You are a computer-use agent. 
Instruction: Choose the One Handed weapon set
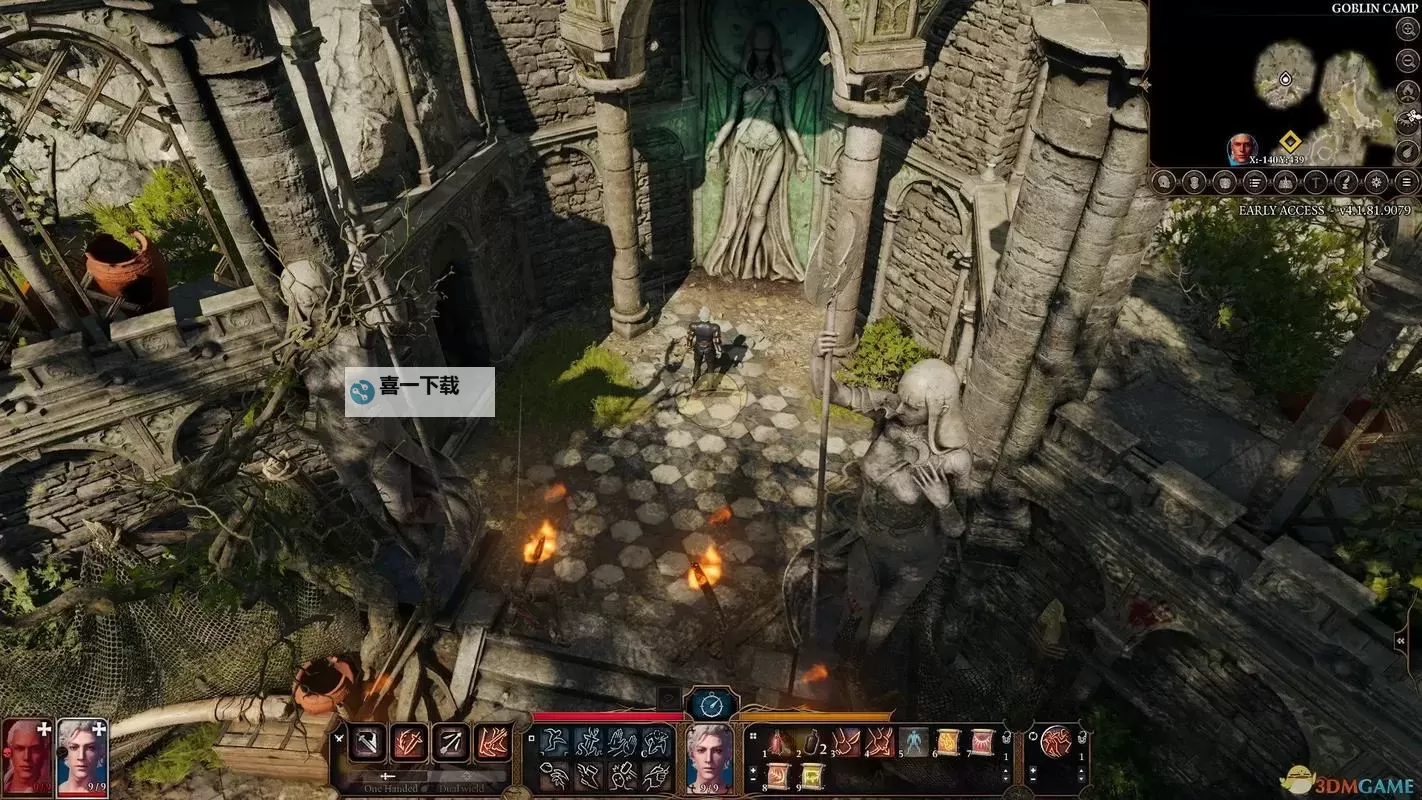pos(389,778)
